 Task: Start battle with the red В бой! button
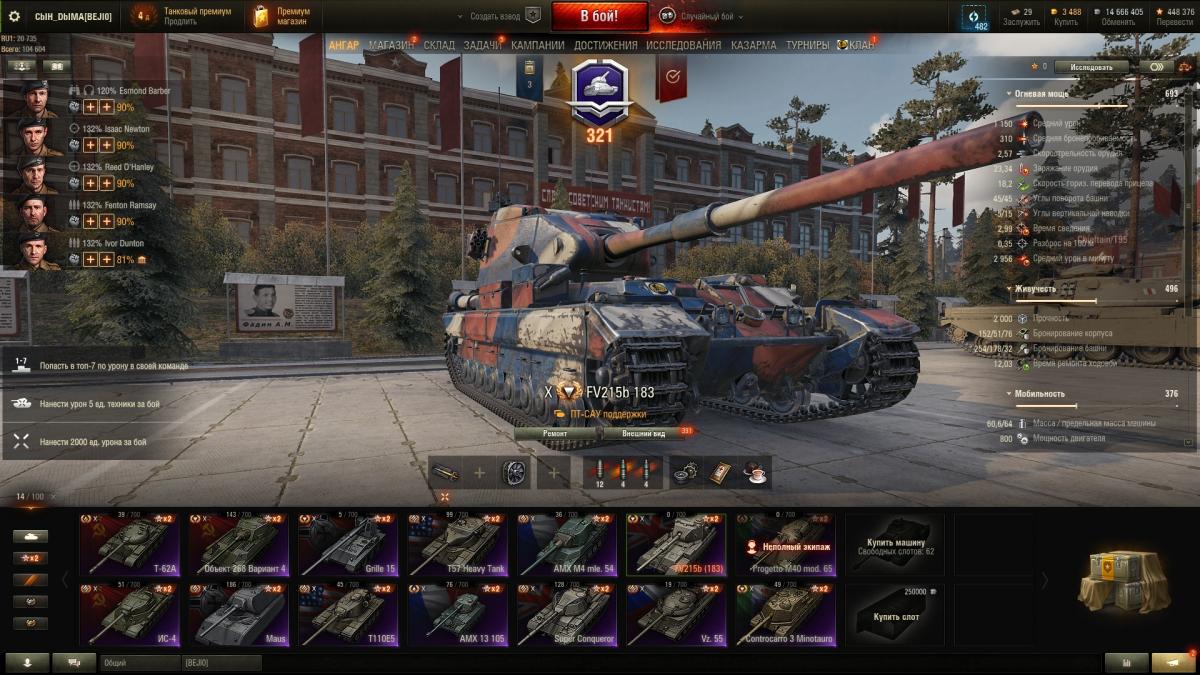[x=599, y=16]
